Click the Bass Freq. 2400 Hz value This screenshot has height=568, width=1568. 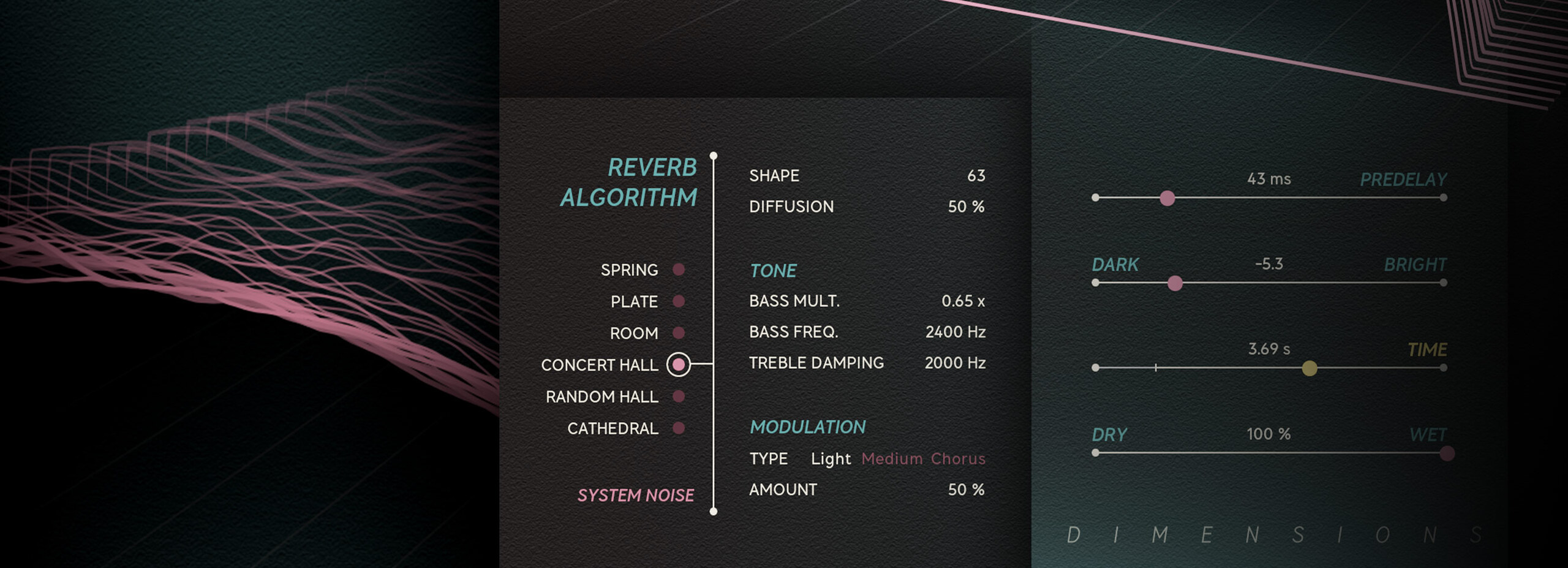click(955, 332)
